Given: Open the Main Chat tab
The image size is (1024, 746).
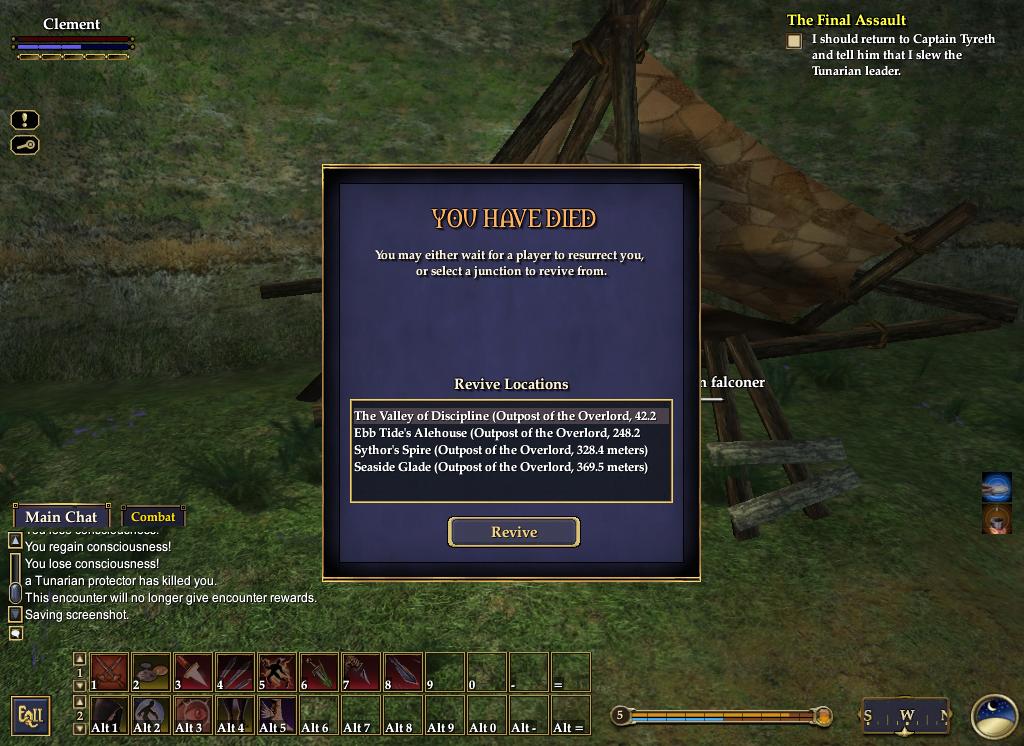Looking at the screenshot, I should click(61, 517).
